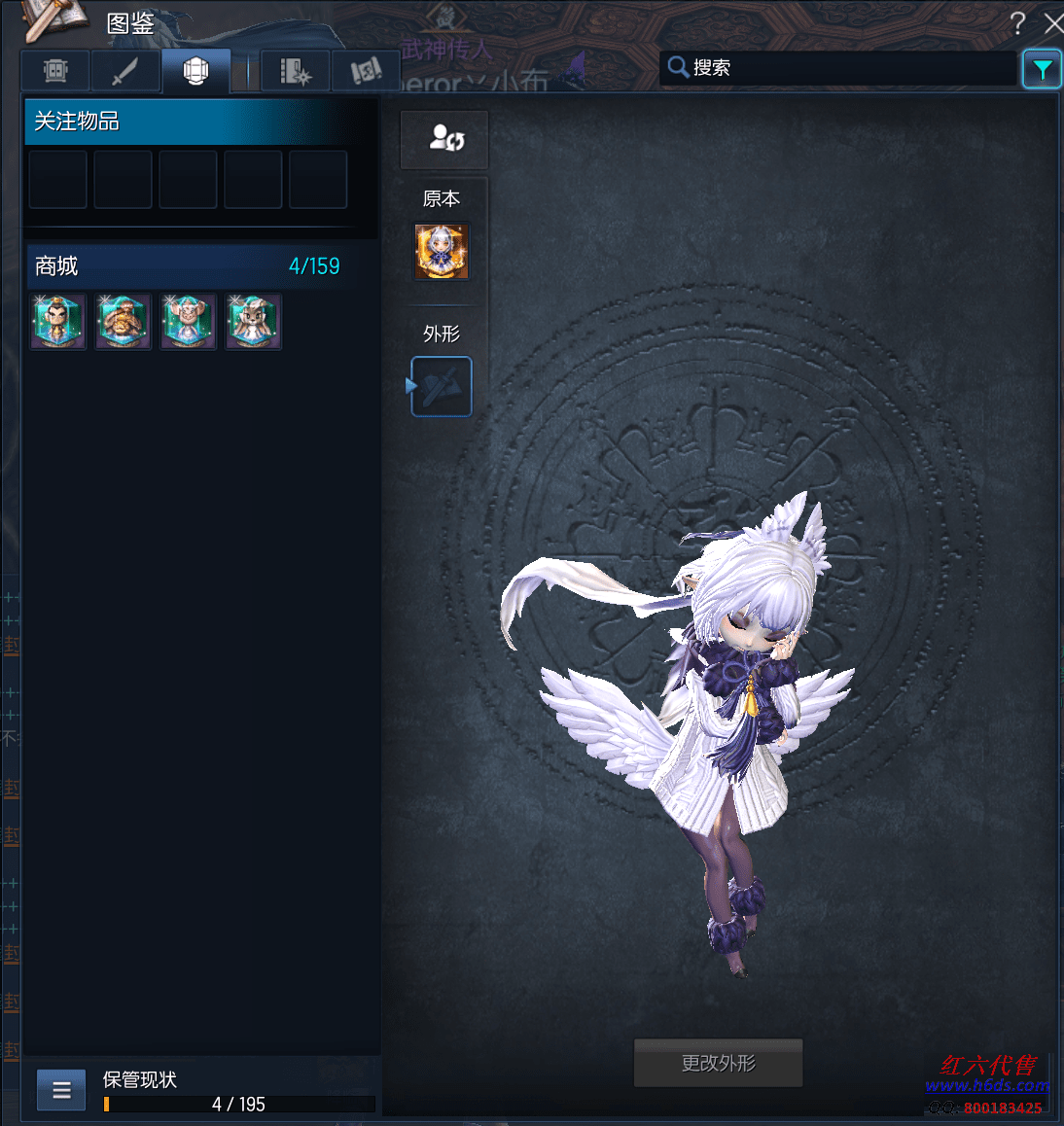
Task: Select the bearded man figurine item
Action: pyautogui.click(x=58, y=322)
